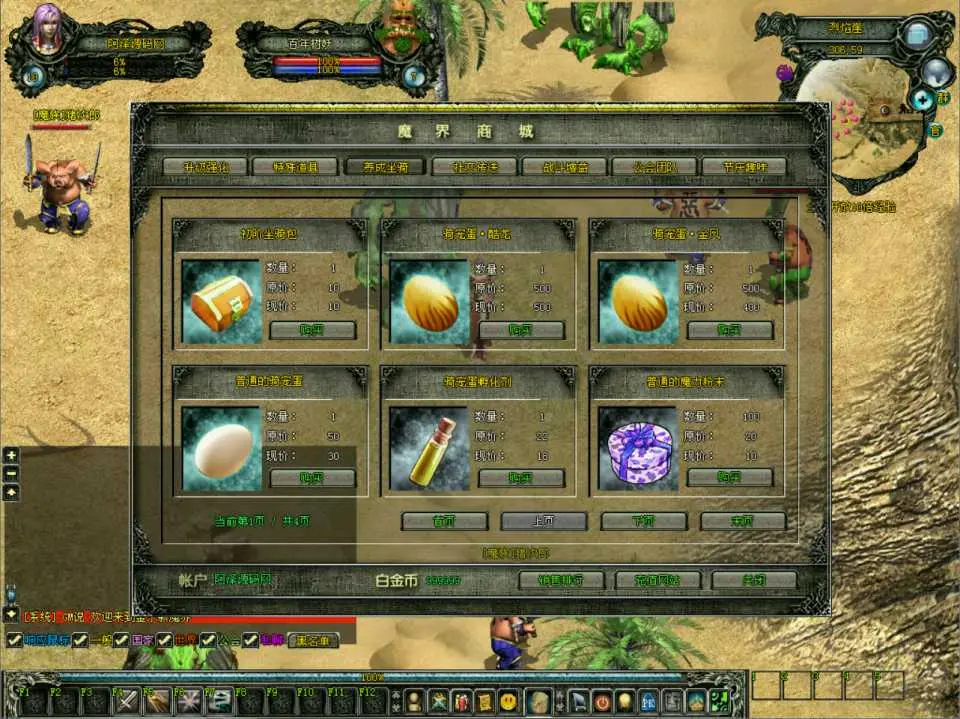960x719 pixels.
Task: Purchase the 普通的骑宠蛋 white egg
Action: (312, 478)
